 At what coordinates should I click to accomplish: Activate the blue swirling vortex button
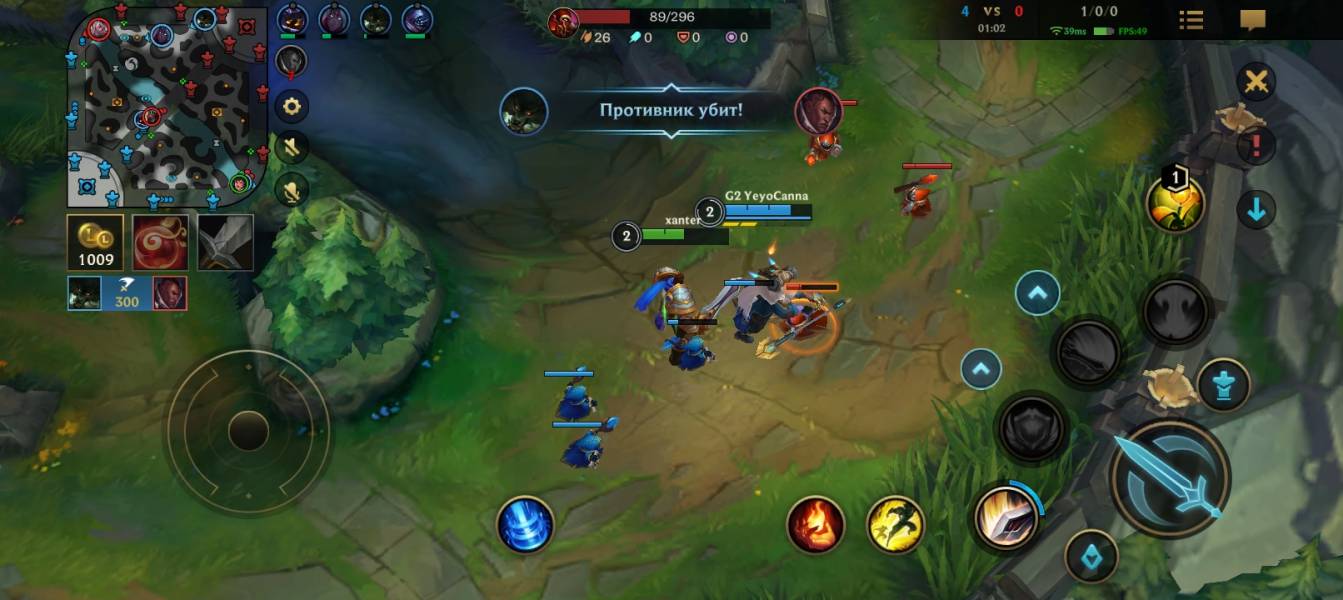point(525,525)
